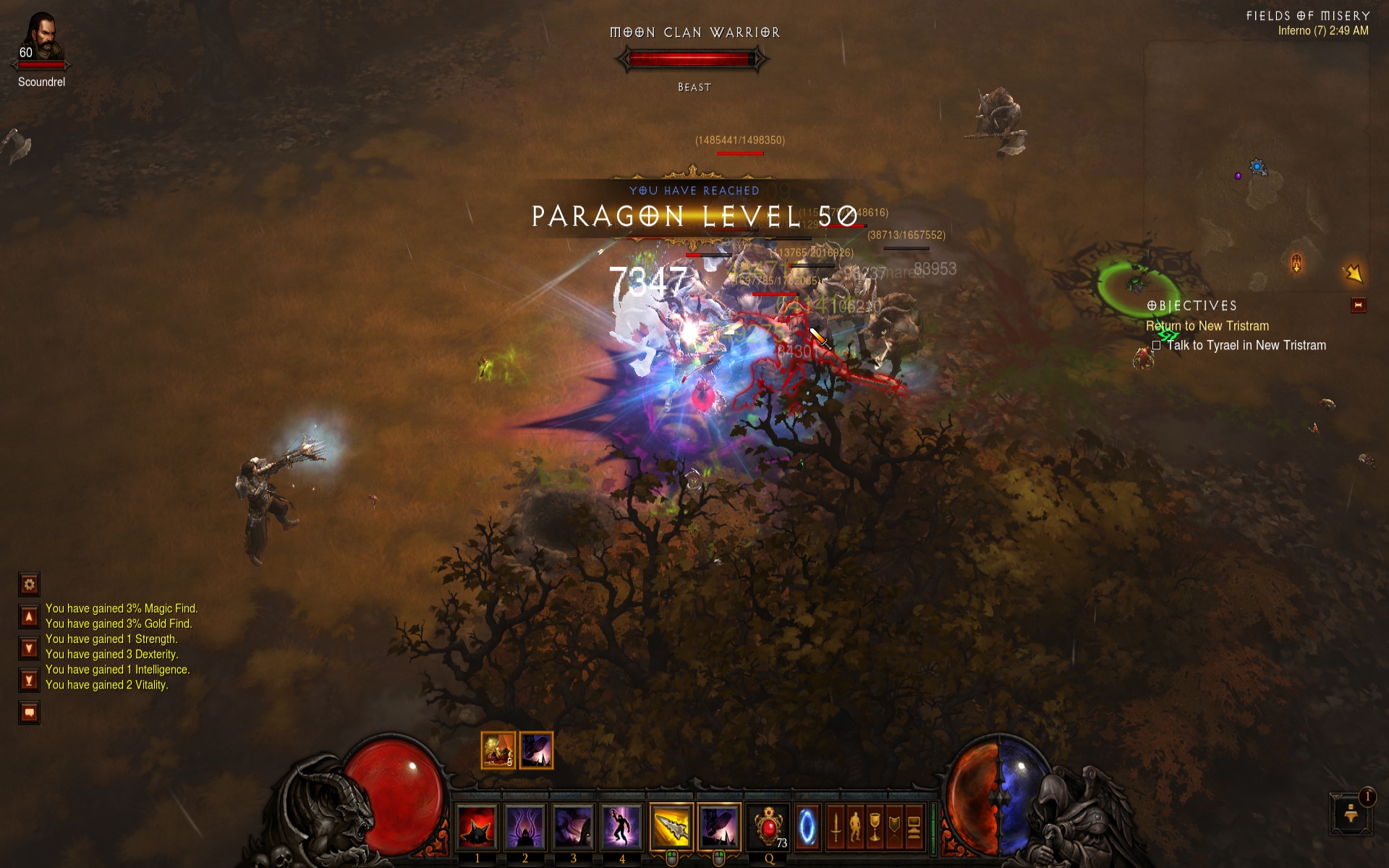Activate the shadow tentacle skill in slot 2

coord(525,827)
